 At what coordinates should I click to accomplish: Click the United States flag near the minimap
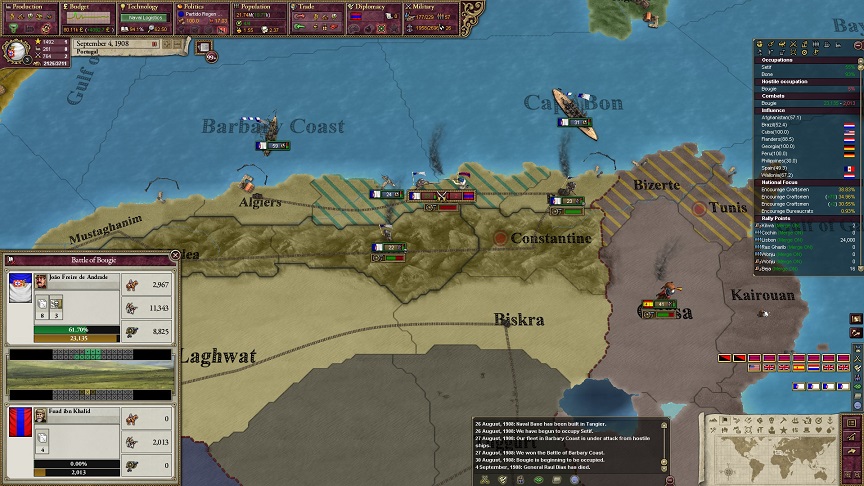[x=755, y=367]
